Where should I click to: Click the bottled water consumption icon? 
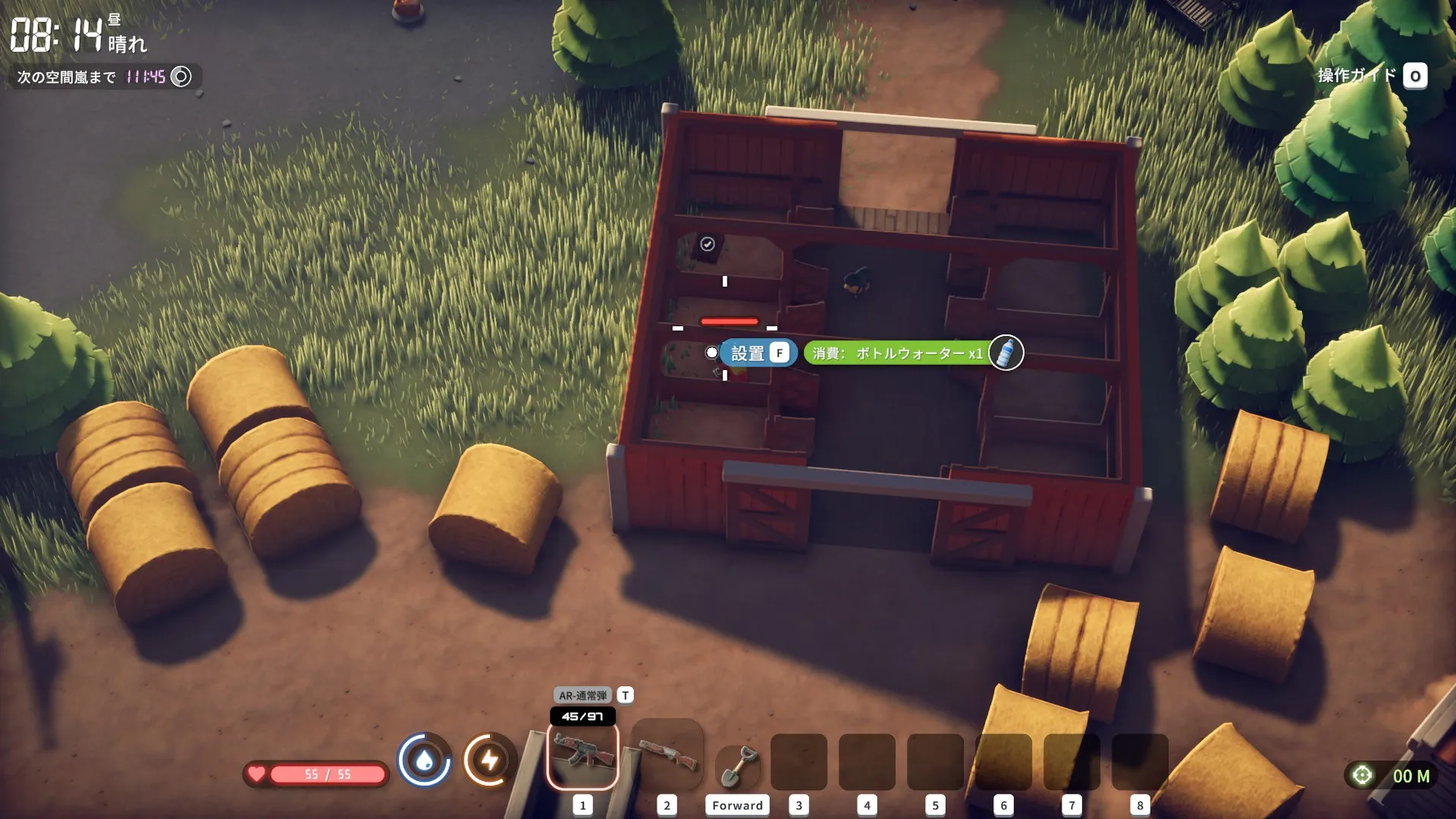tap(1006, 353)
